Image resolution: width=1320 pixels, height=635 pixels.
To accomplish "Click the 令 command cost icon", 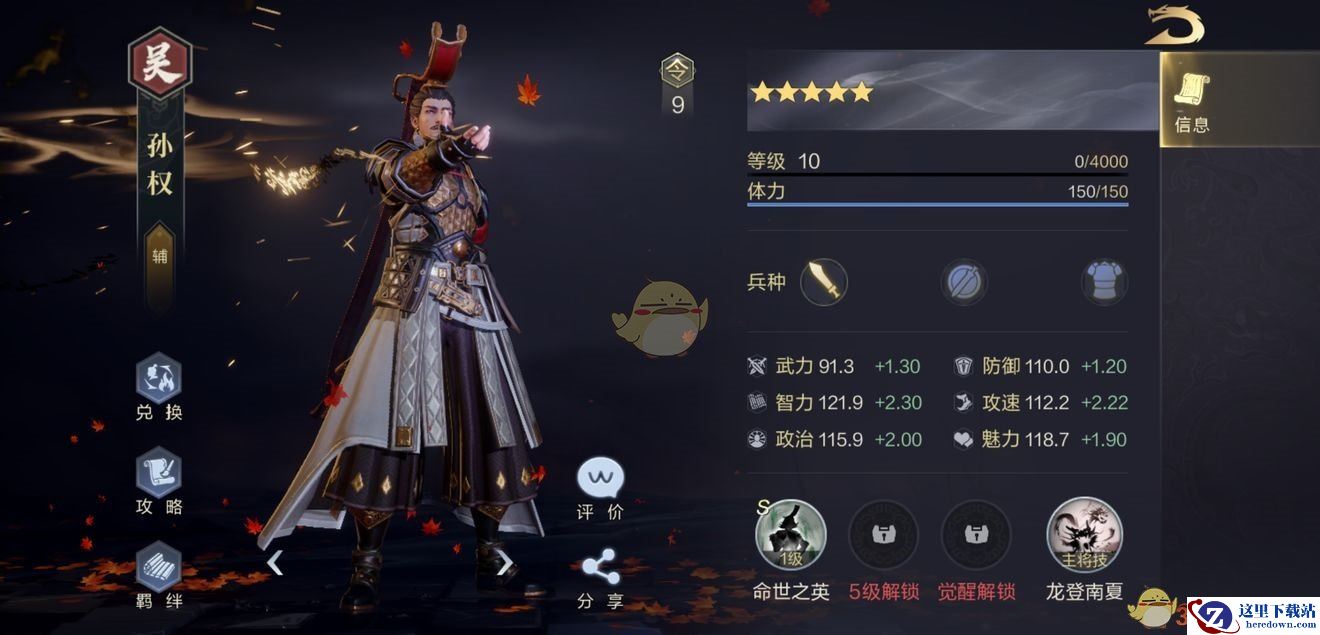I will (678, 72).
